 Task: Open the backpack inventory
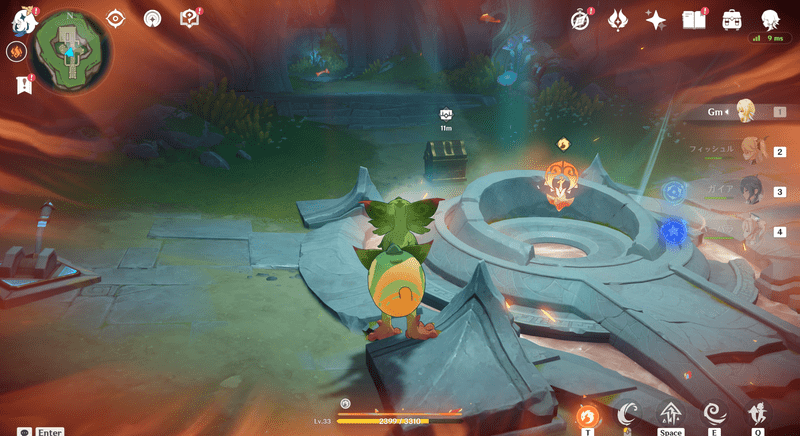[731, 19]
